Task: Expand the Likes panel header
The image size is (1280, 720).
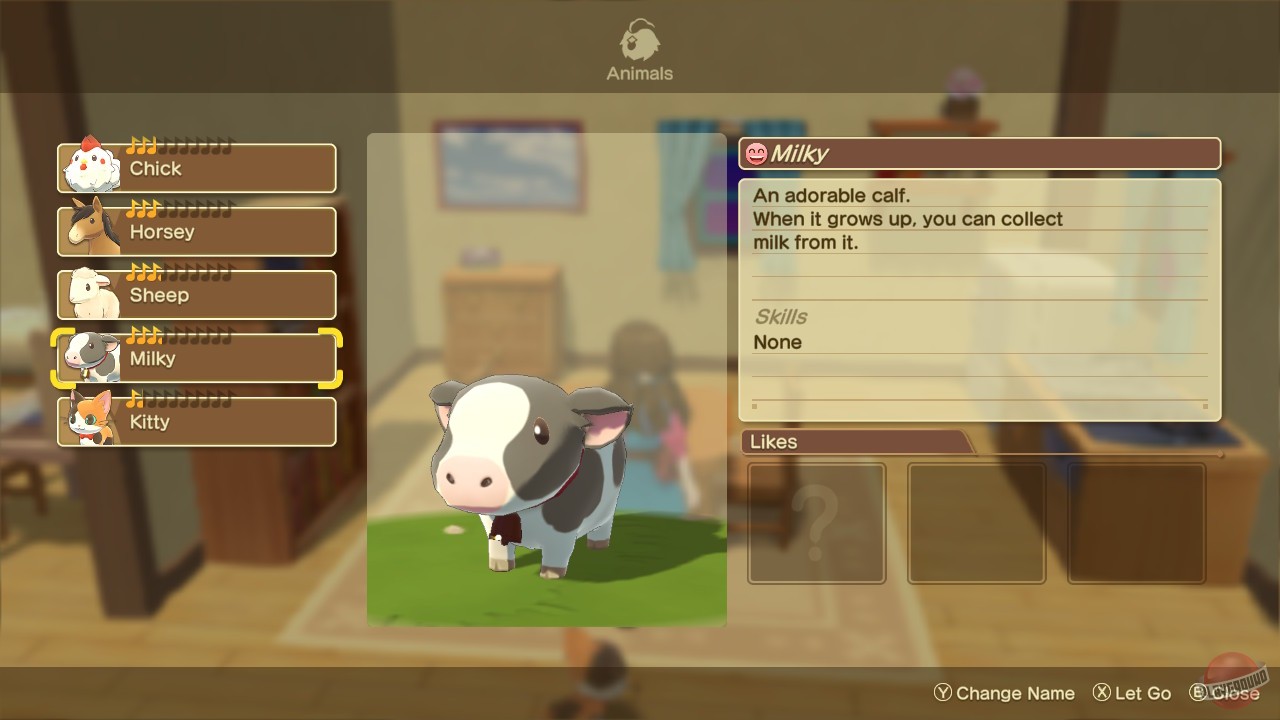Action: click(x=775, y=442)
